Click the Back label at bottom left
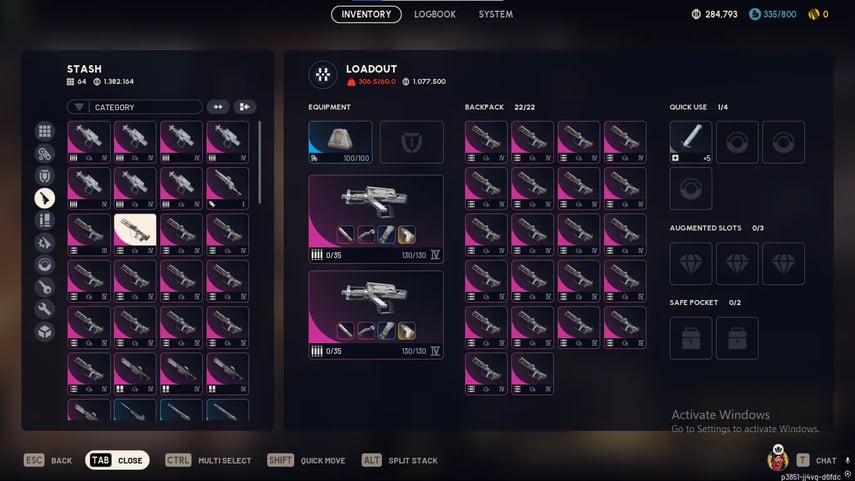 [61, 460]
